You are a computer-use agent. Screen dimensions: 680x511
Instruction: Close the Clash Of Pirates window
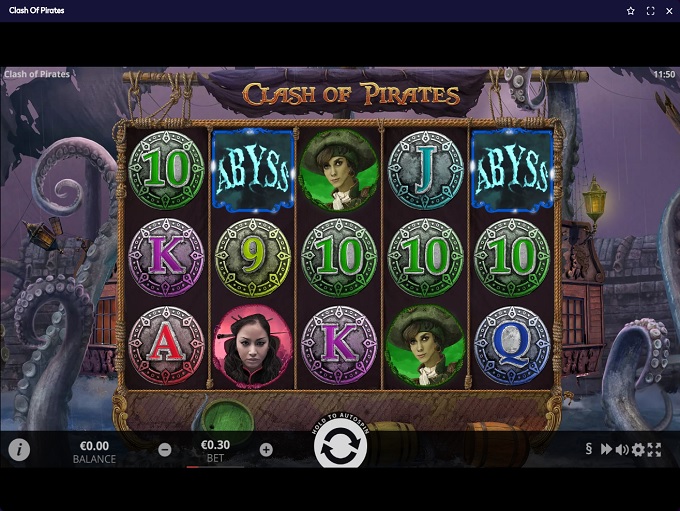[668, 11]
